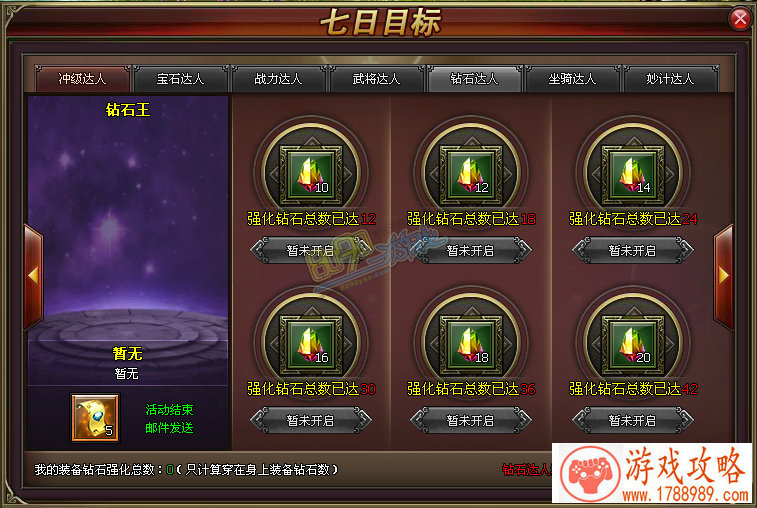Select the reward gem icon numbered 16
Image resolution: width=757 pixels, height=508 pixels.
coord(308,340)
